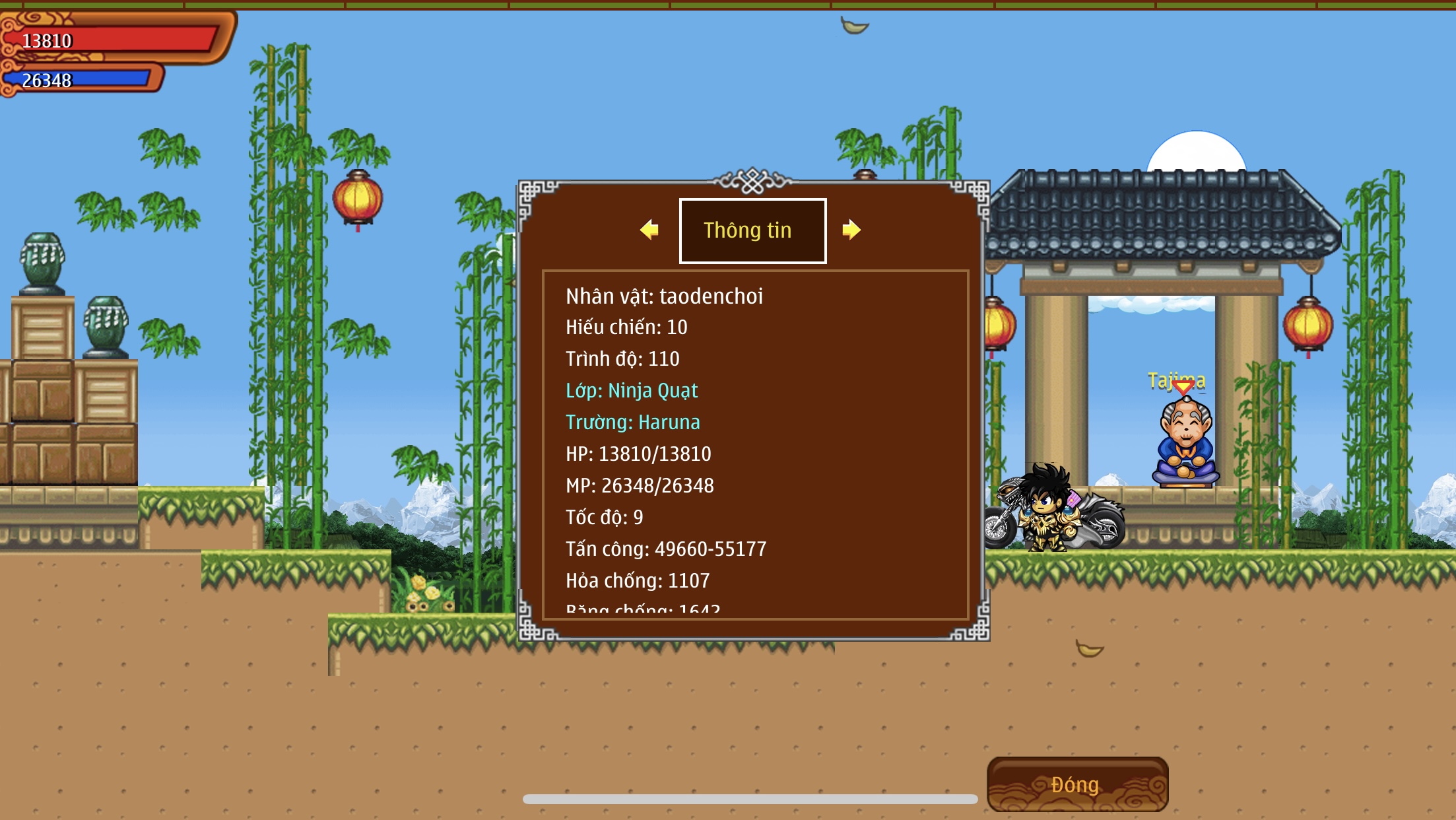The image size is (1456, 820).
Task: Go to next tab with right yellow arrow
Action: (851, 230)
